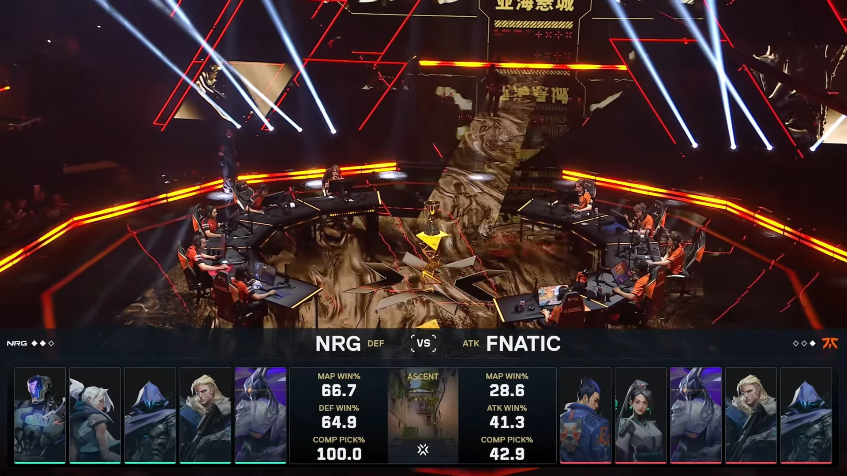The width and height of the screenshot is (847, 476).
Task: Click Fnatic's Vyse agent portrait
Action: 696,415
